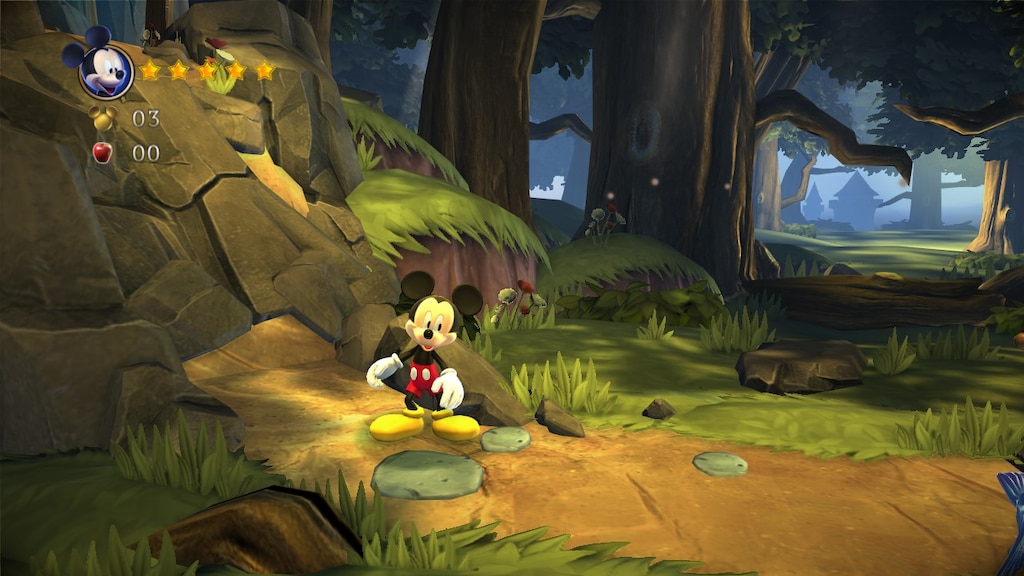
Task: Select the red apple ammo icon
Action: pos(102,152)
